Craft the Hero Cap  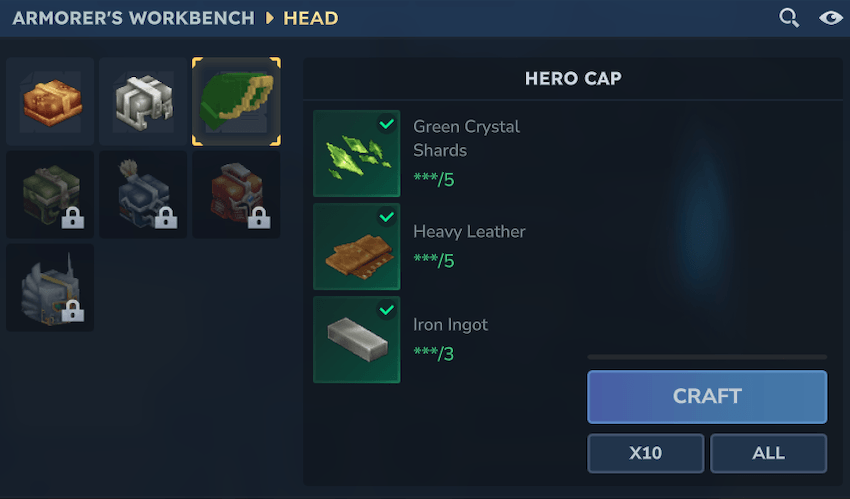pos(707,397)
